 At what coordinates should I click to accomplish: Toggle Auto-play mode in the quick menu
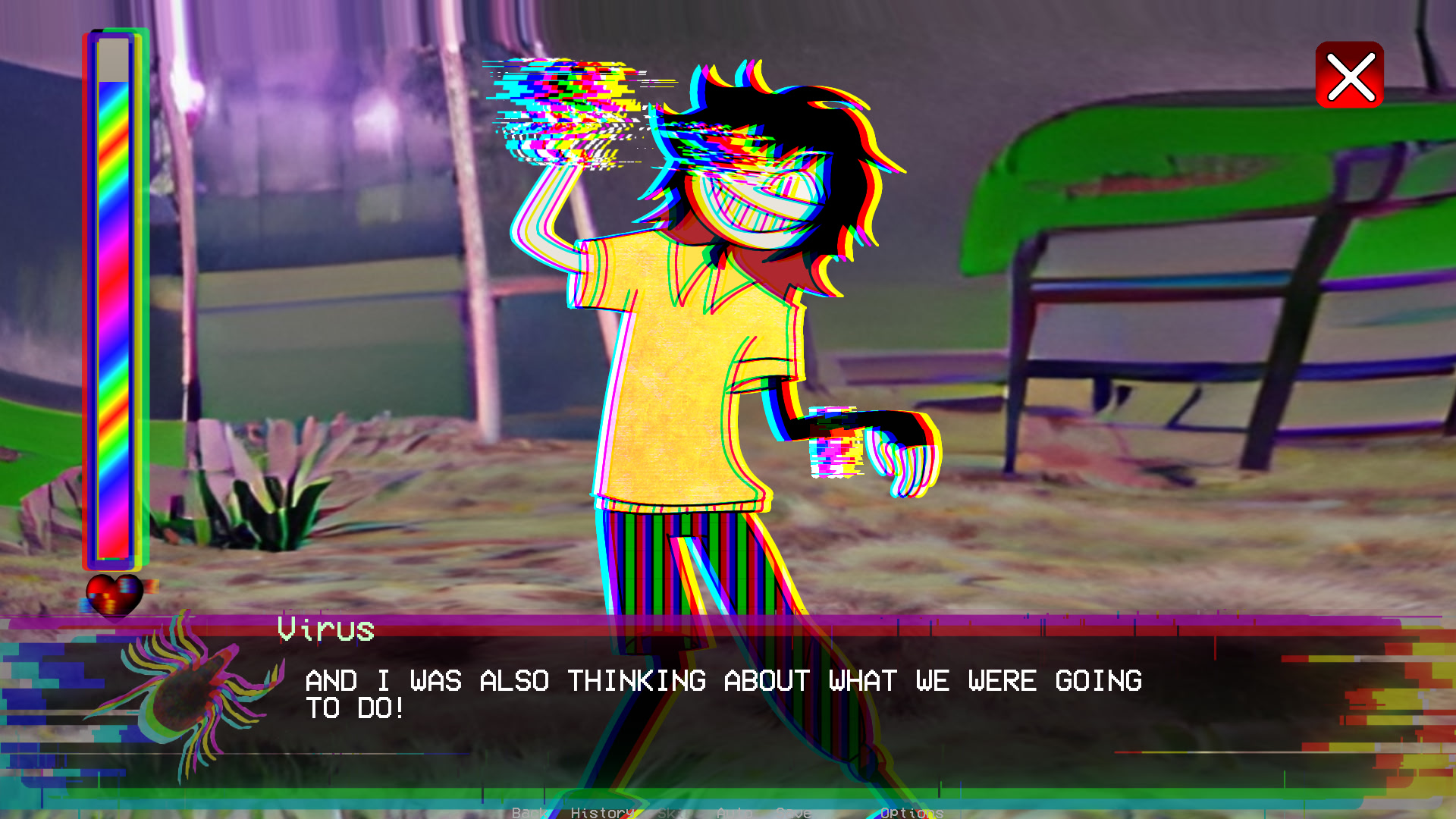point(734,814)
